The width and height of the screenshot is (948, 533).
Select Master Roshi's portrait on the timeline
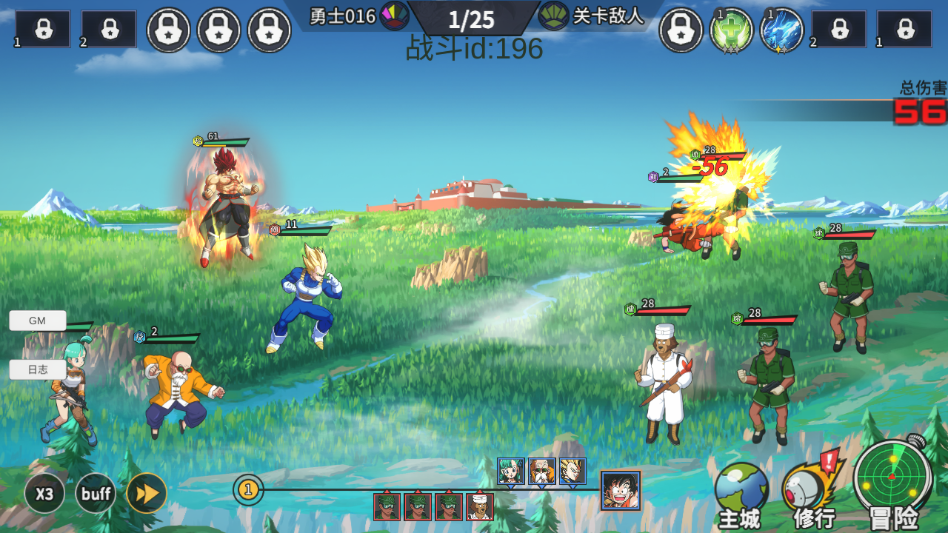(x=542, y=471)
